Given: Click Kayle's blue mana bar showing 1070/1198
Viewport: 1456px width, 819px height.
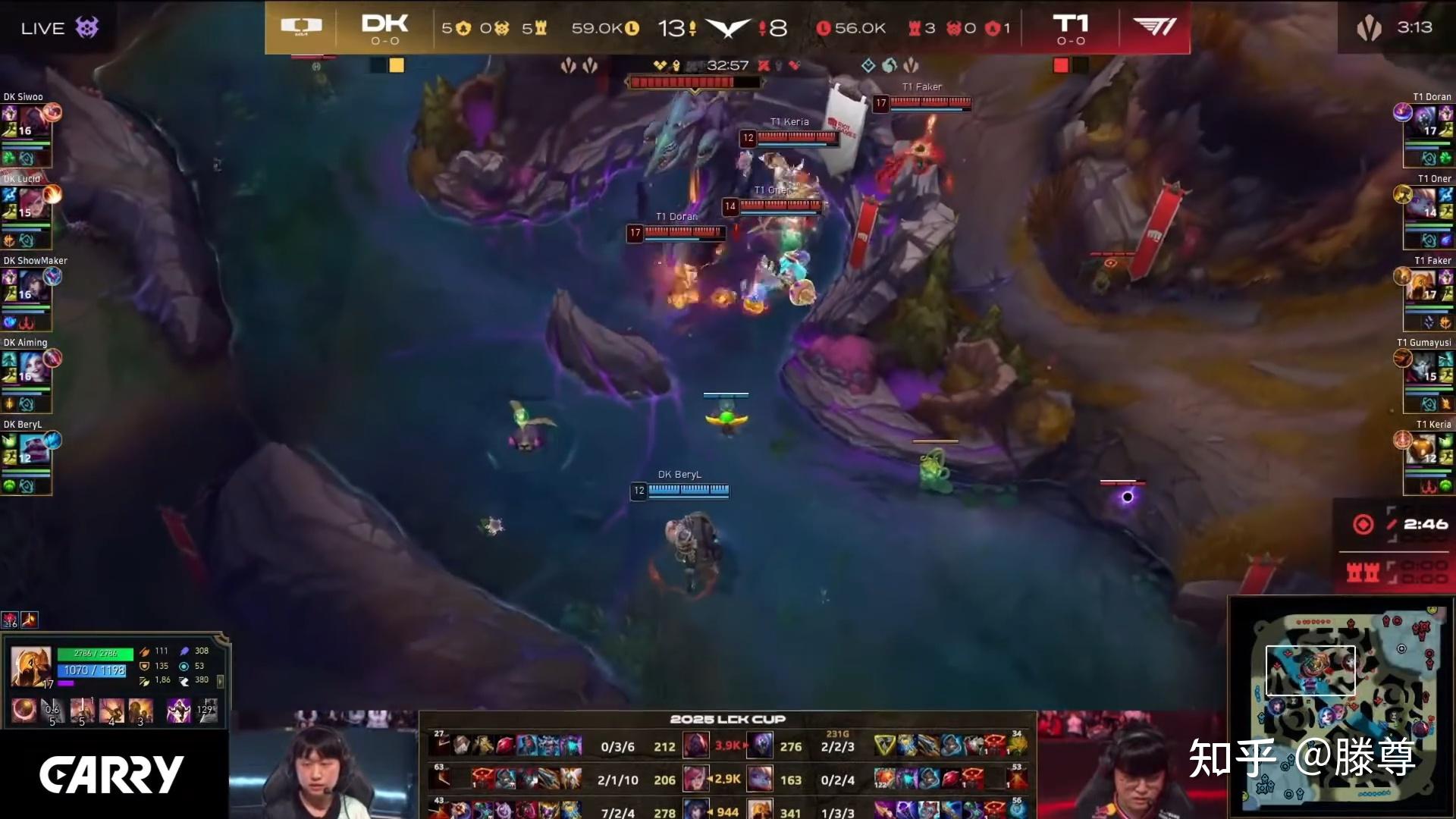Looking at the screenshot, I should click(93, 670).
